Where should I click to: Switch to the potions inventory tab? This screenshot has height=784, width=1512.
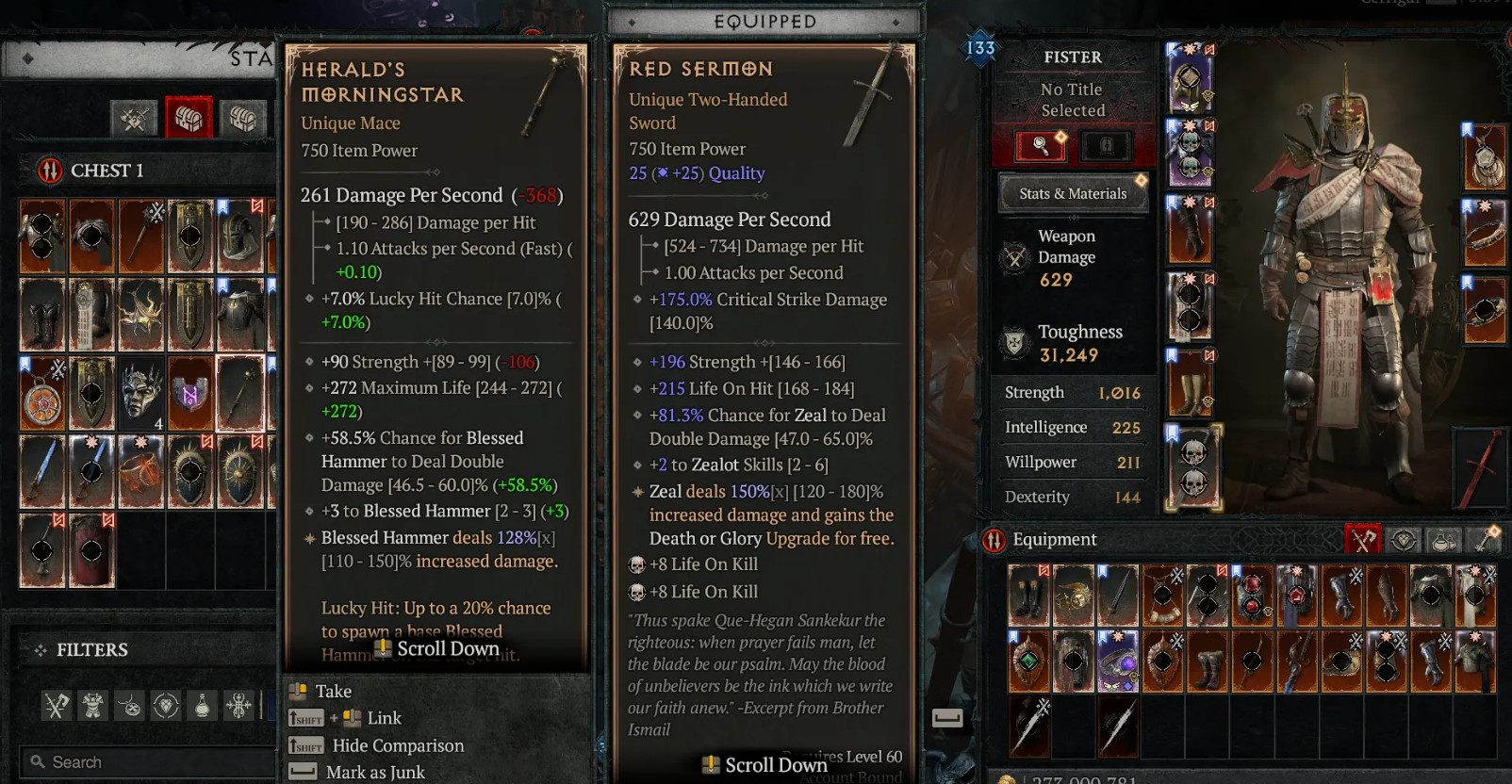[1444, 540]
